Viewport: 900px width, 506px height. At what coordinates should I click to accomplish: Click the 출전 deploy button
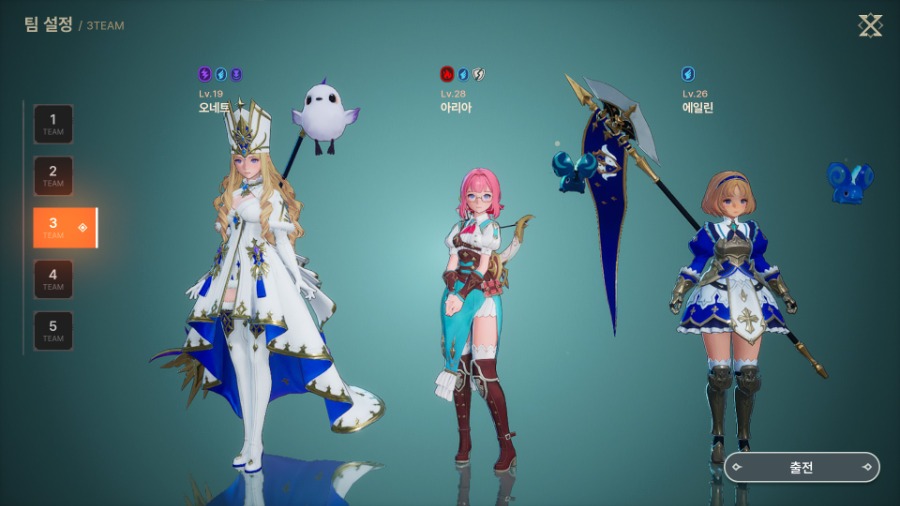coord(802,467)
